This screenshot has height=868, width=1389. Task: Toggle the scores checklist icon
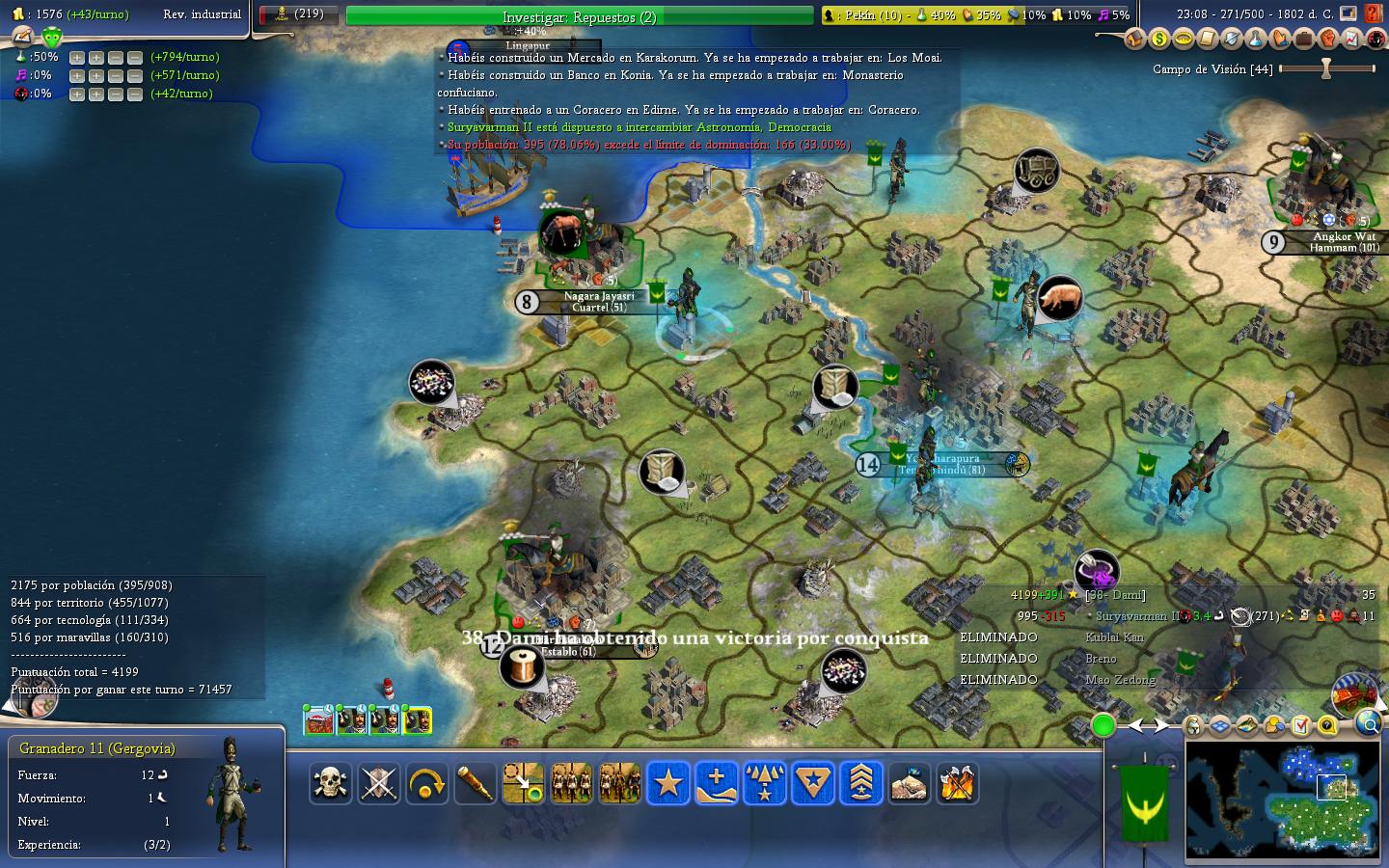tap(1300, 724)
